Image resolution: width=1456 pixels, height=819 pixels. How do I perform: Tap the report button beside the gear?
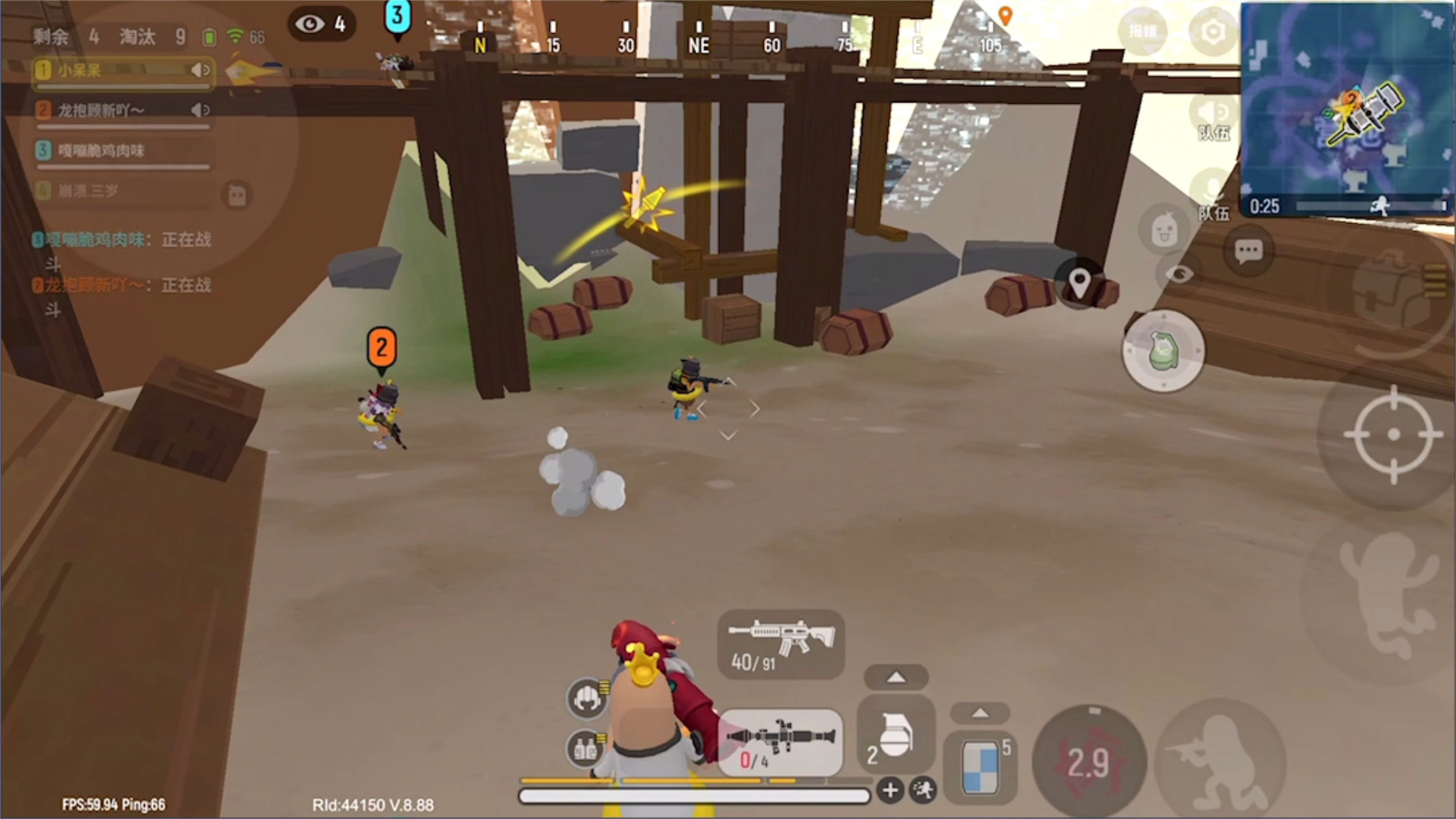(1143, 31)
